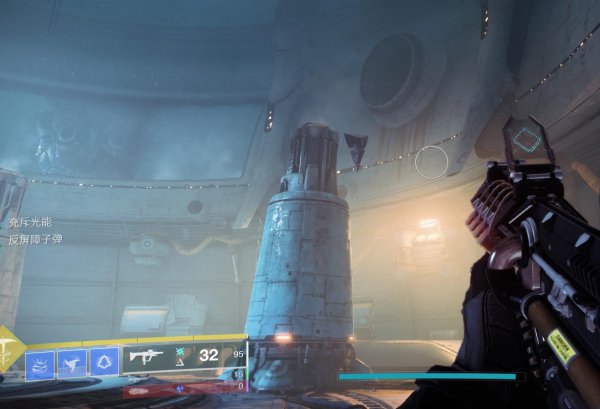This screenshot has height=409, width=600.
Task: Trigger the class ability icon with the hexagon shape
Action: point(104,361)
